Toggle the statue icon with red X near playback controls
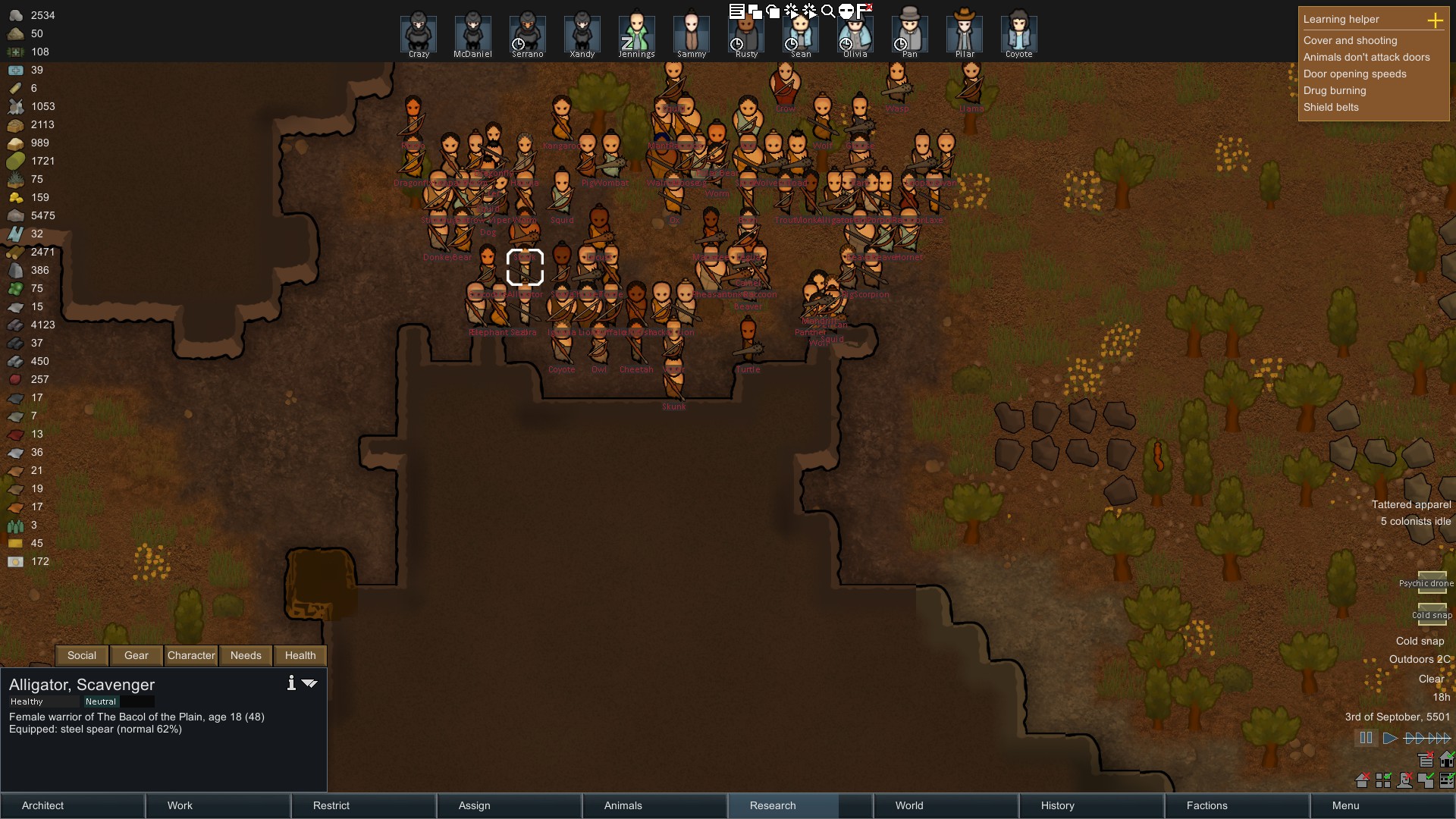Image resolution: width=1456 pixels, height=819 pixels. click(x=1405, y=780)
